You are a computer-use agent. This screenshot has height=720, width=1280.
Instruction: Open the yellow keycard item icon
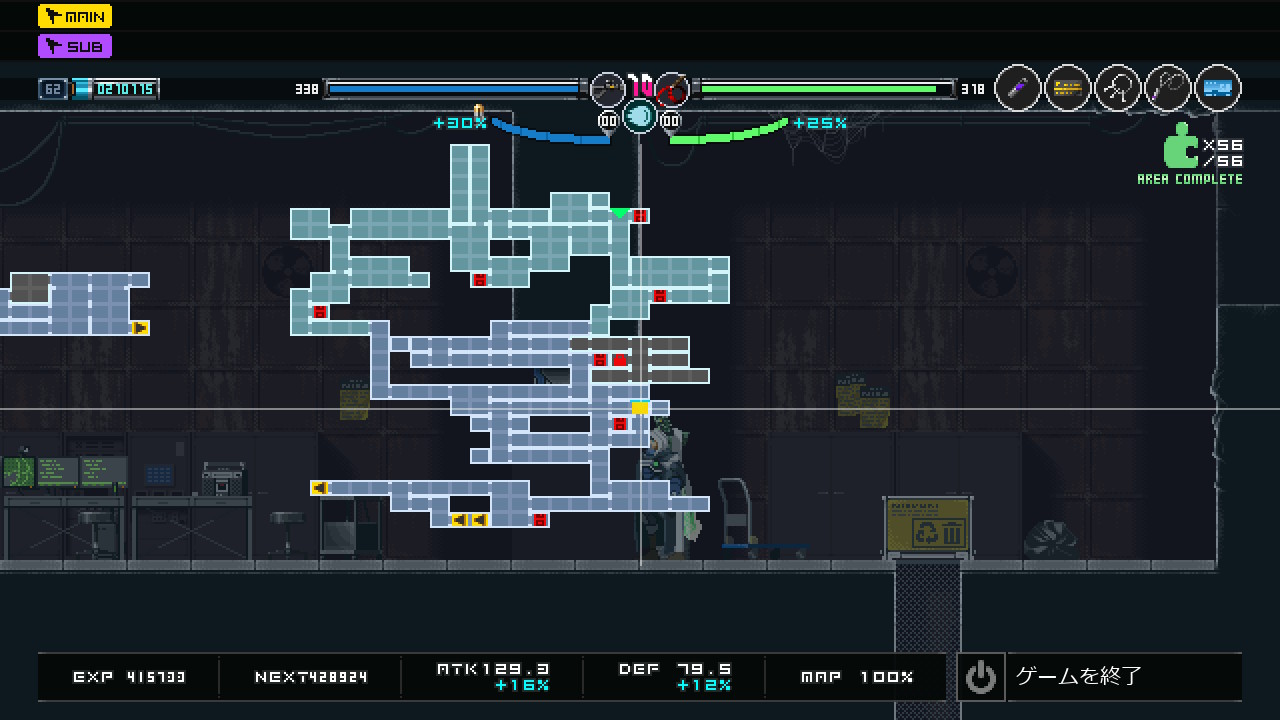point(1068,89)
